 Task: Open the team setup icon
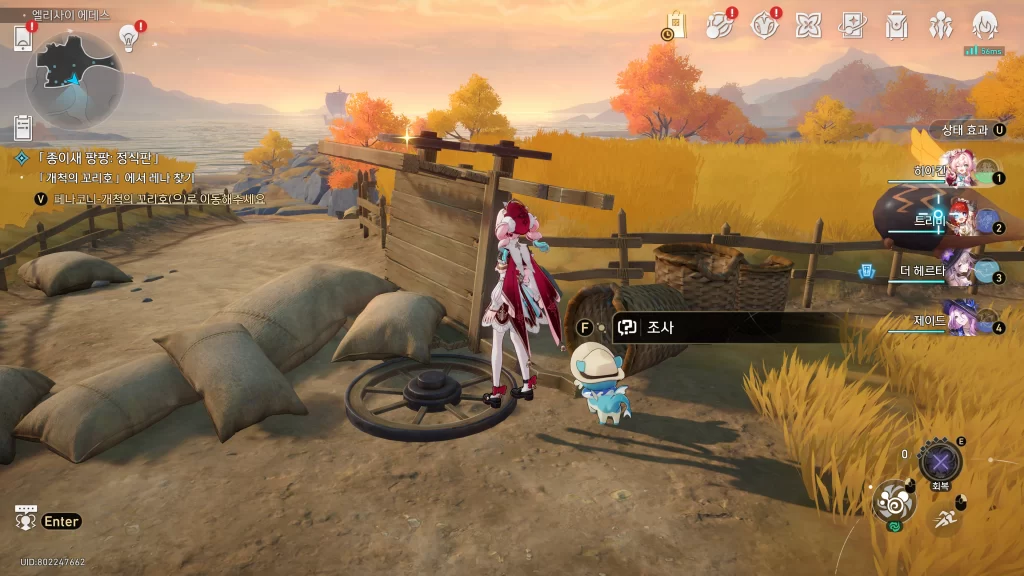coord(941,25)
